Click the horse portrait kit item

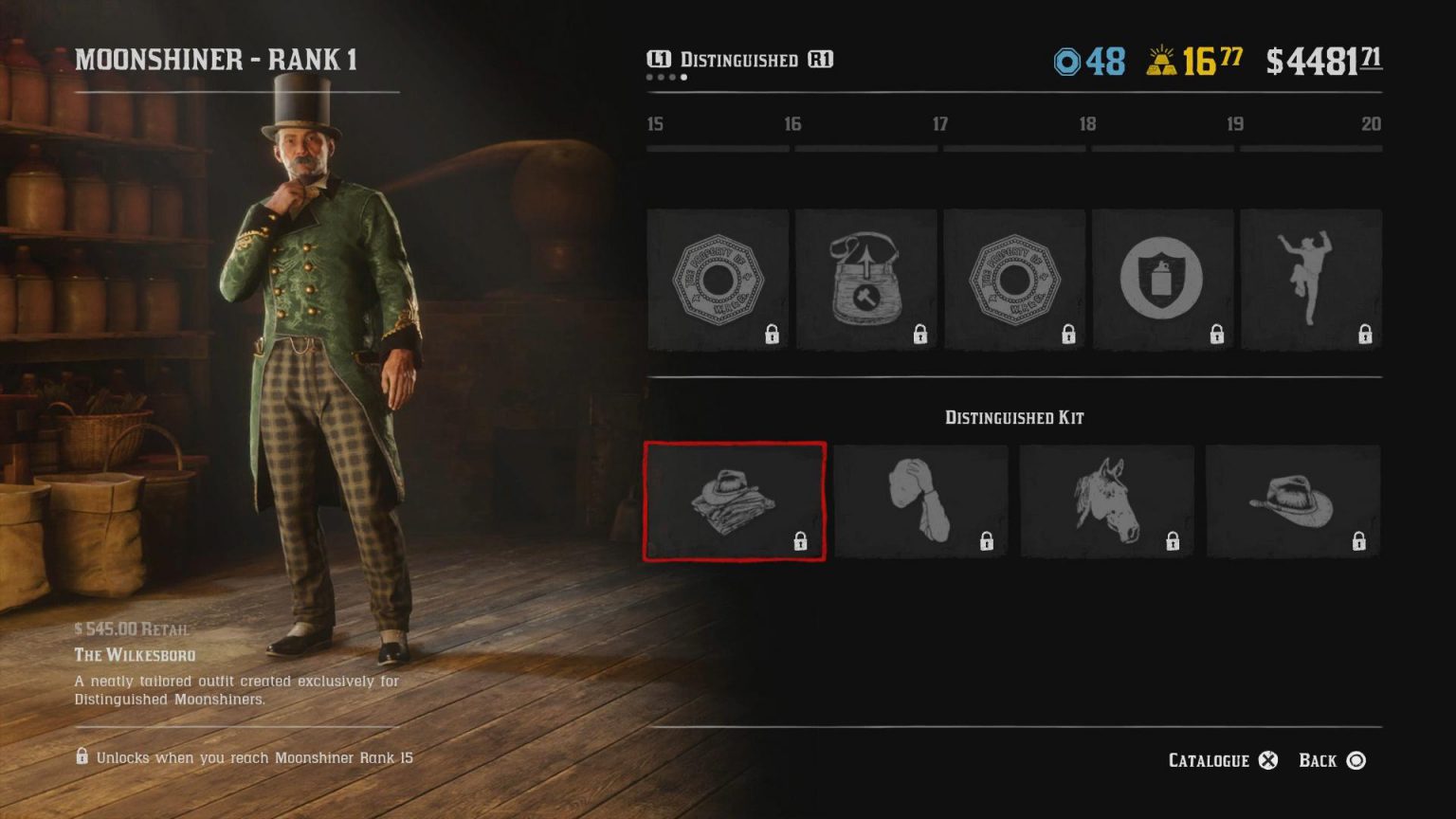(1107, 500)
